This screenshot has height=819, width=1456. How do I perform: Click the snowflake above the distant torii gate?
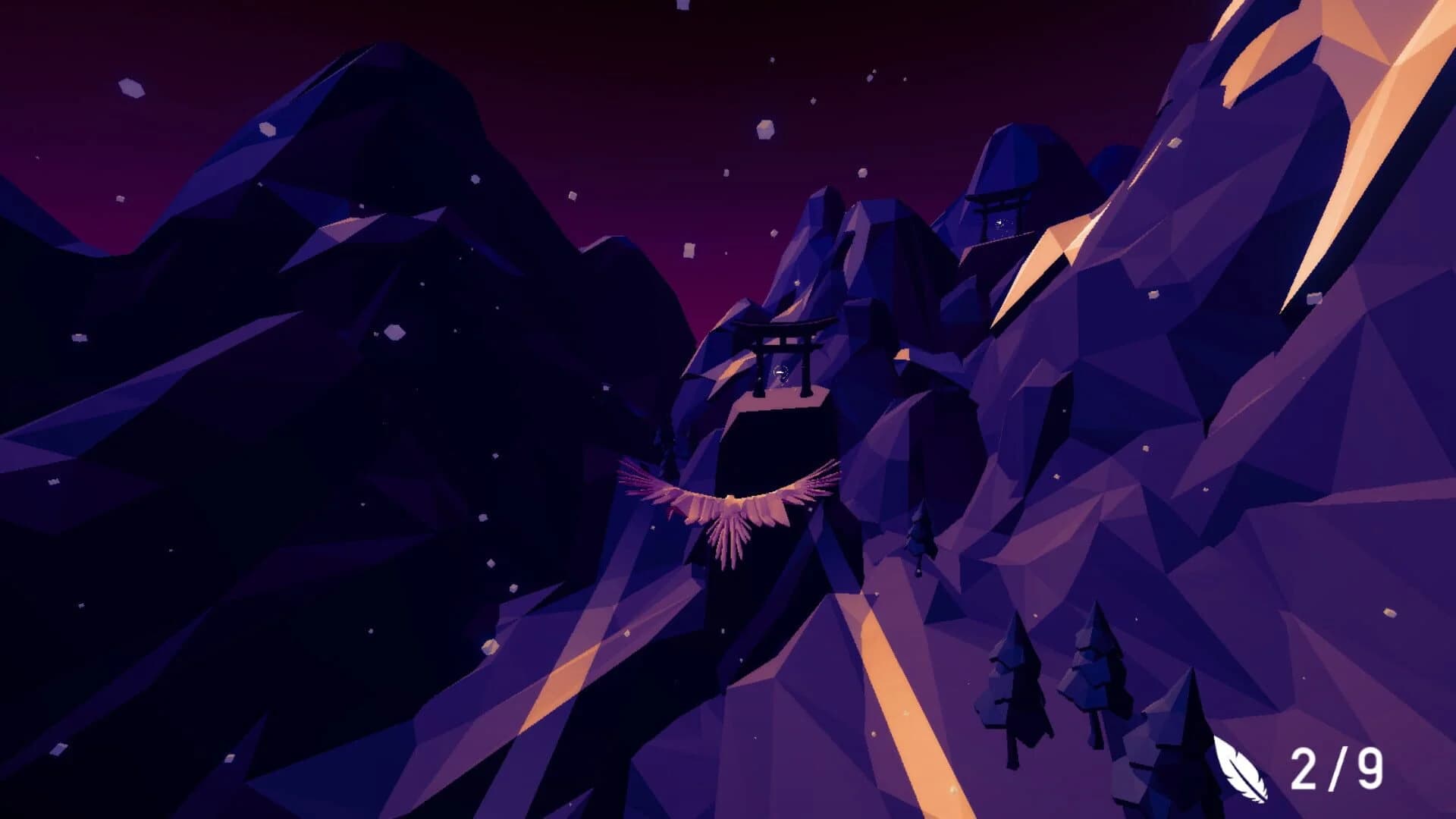tap(905, 79)
